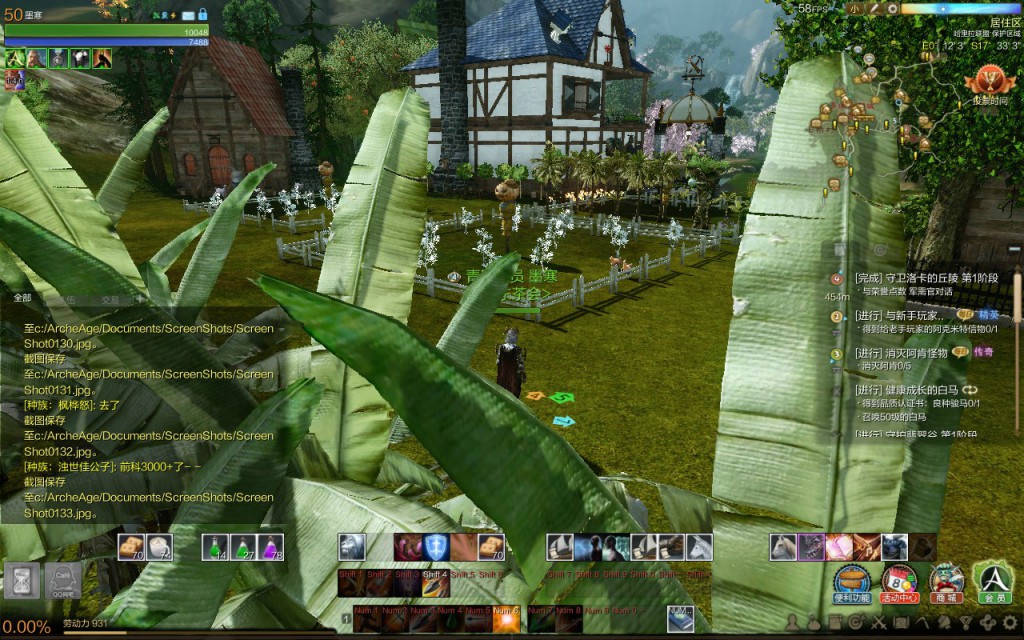Select the quest 与新手玩家 in tracker
1024x640 pixels.
point(896,315)
